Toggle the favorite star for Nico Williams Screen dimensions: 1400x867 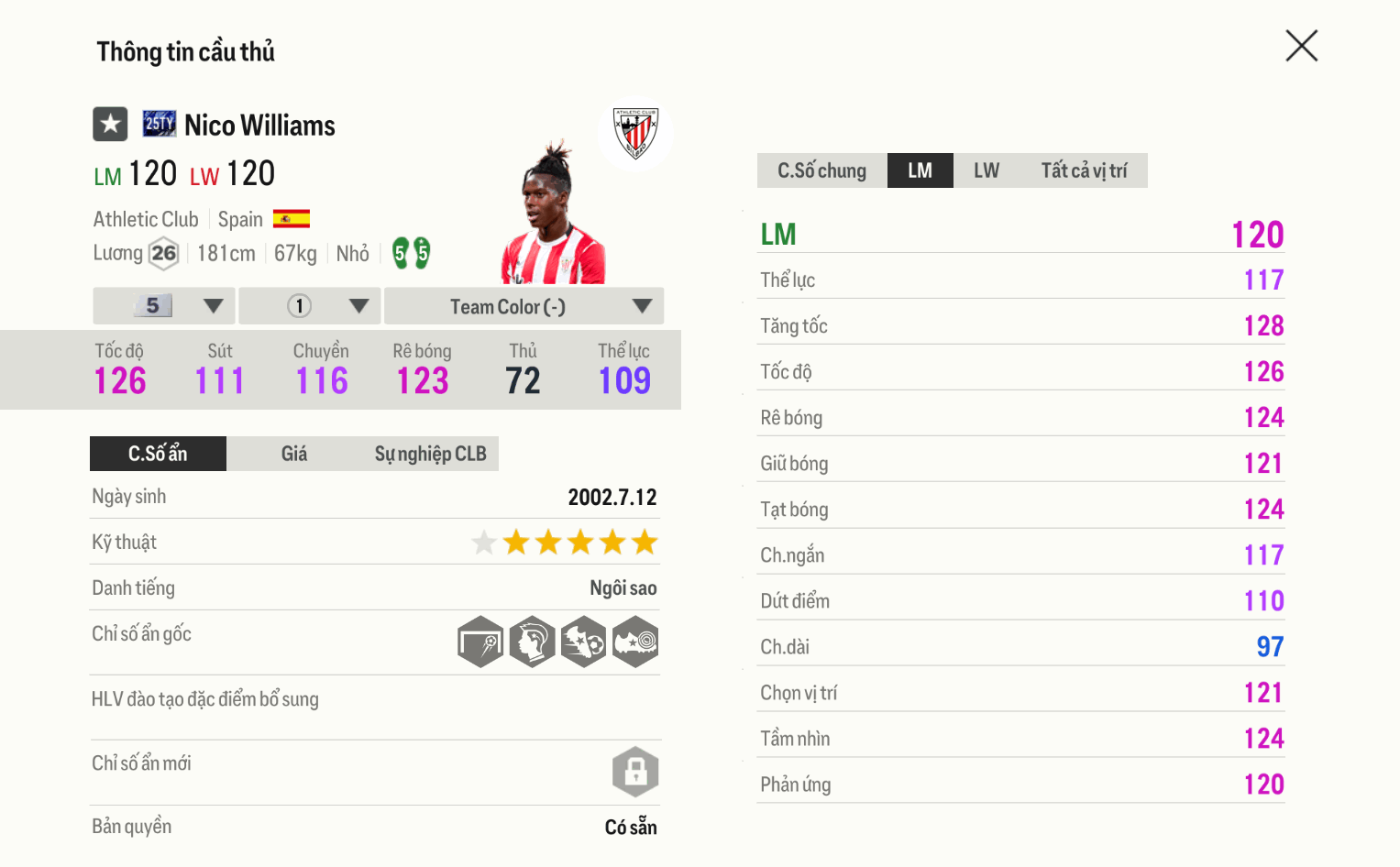point(110,124)
